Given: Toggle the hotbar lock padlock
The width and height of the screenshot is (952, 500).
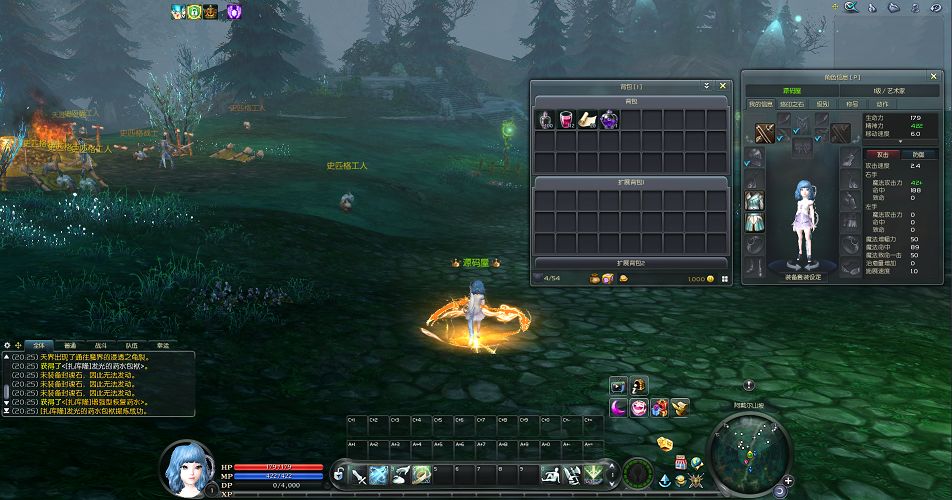Looking at the screenshot, I should tap(340, 474).
